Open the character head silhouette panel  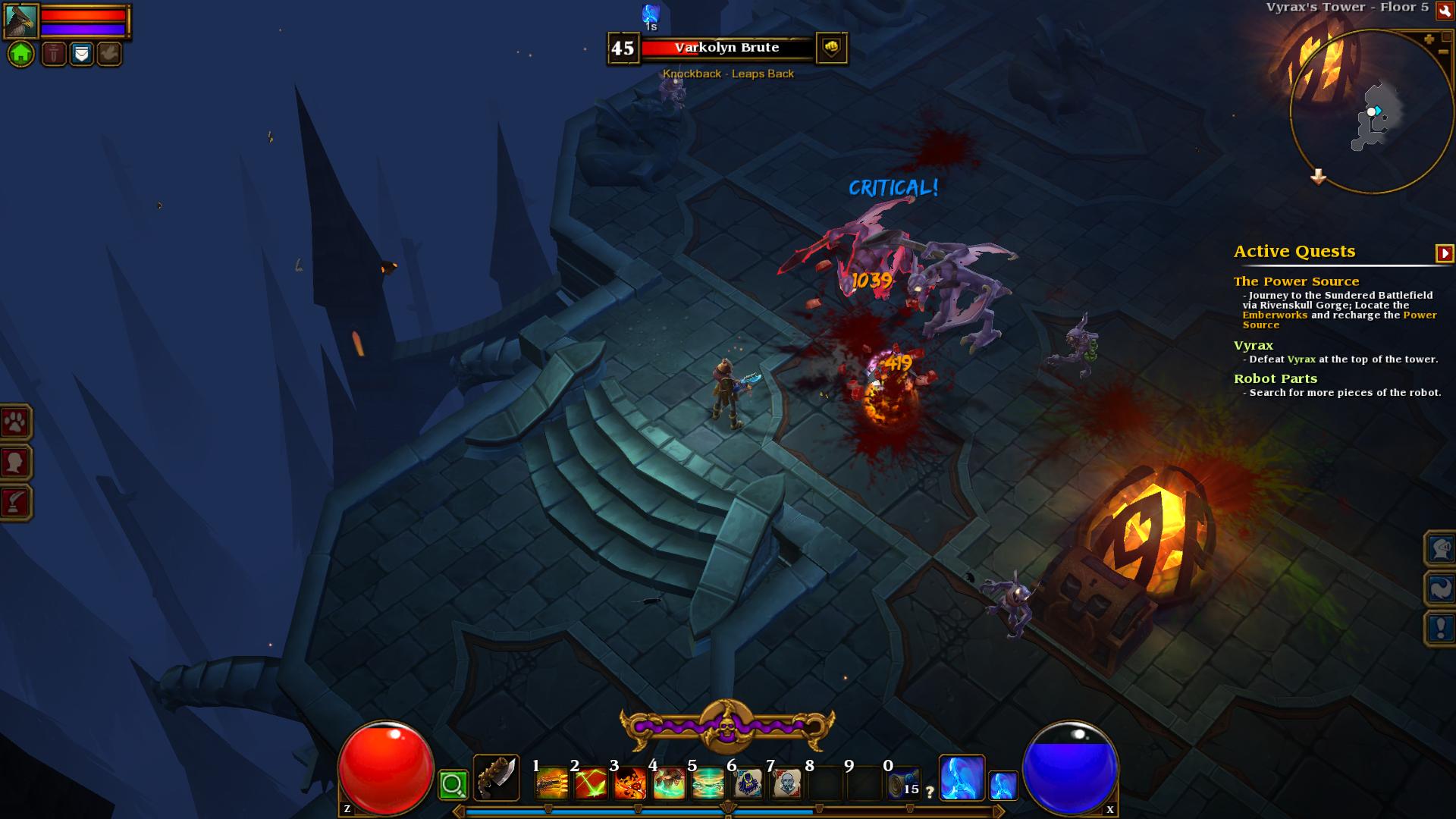tap(15, 462)
